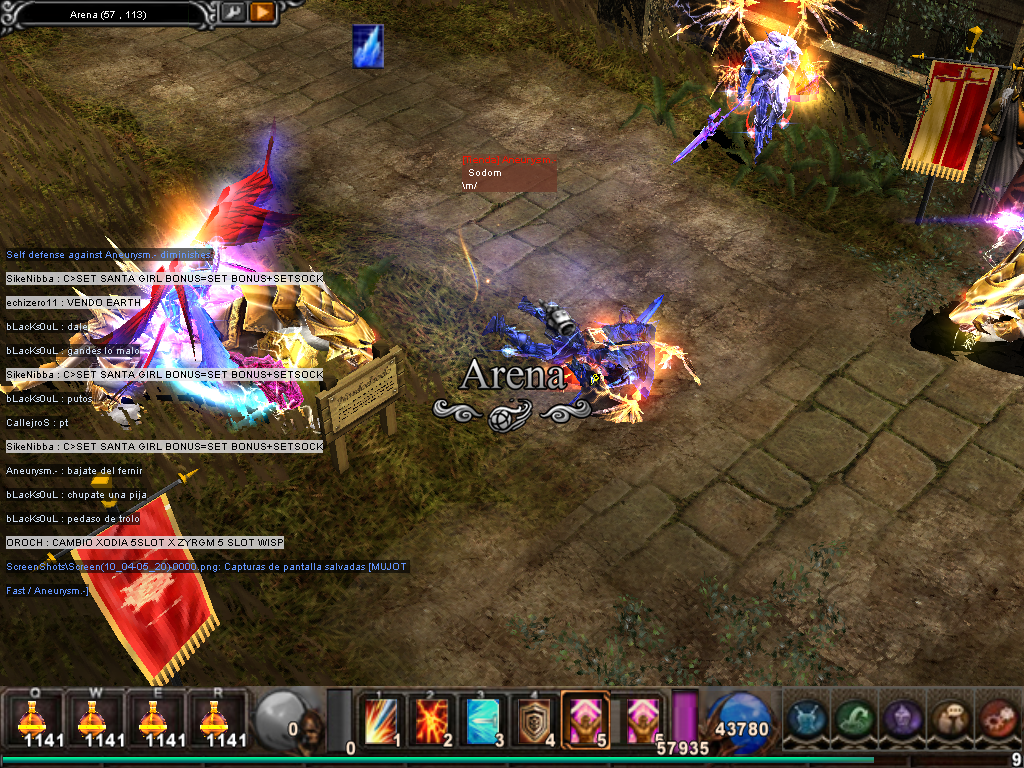Click the orange play arrow button
This screenshot has height=768, width=1024.
tap(262, 13)
